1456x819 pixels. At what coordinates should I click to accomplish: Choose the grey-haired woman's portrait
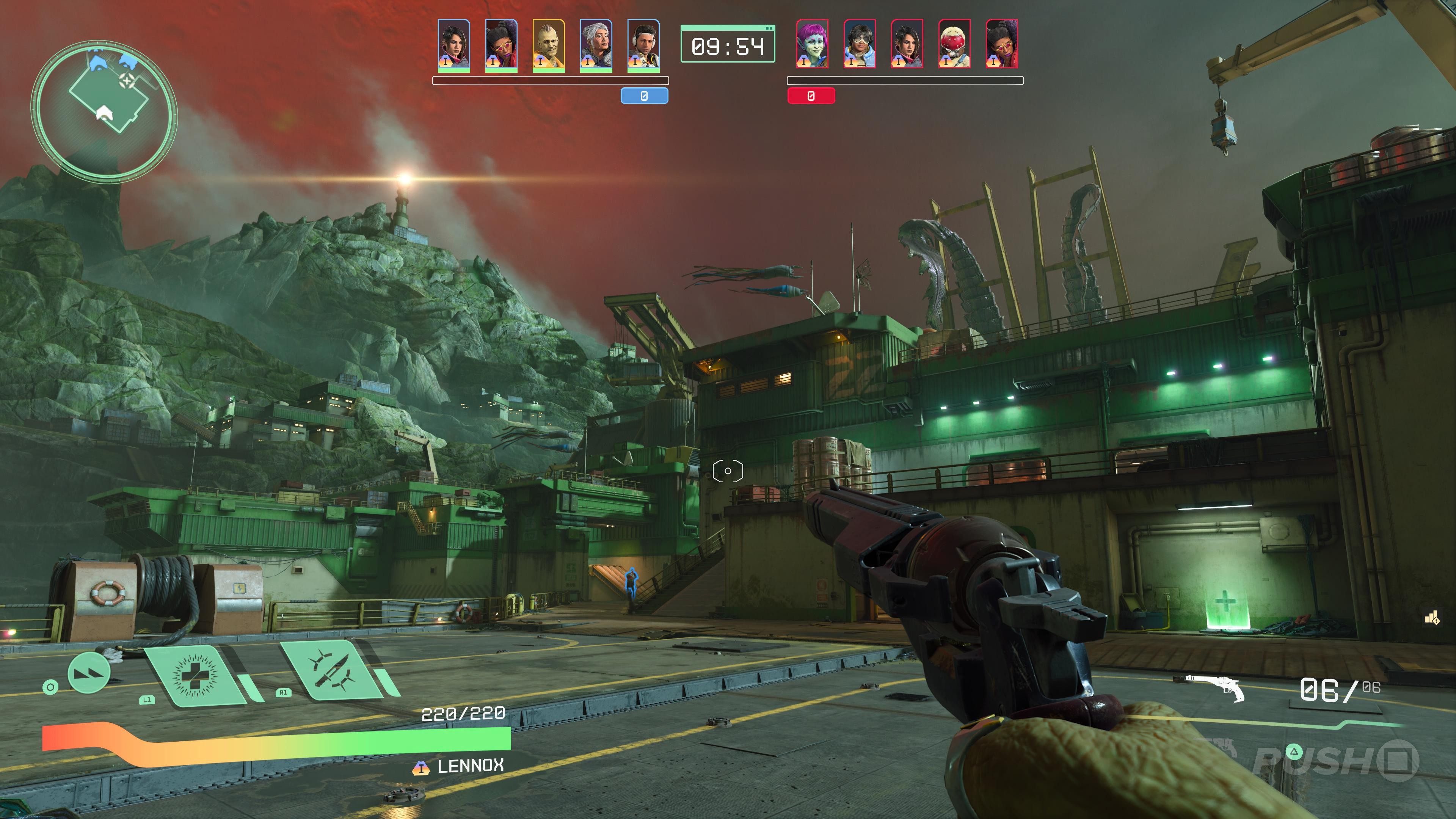pos(596,45)
